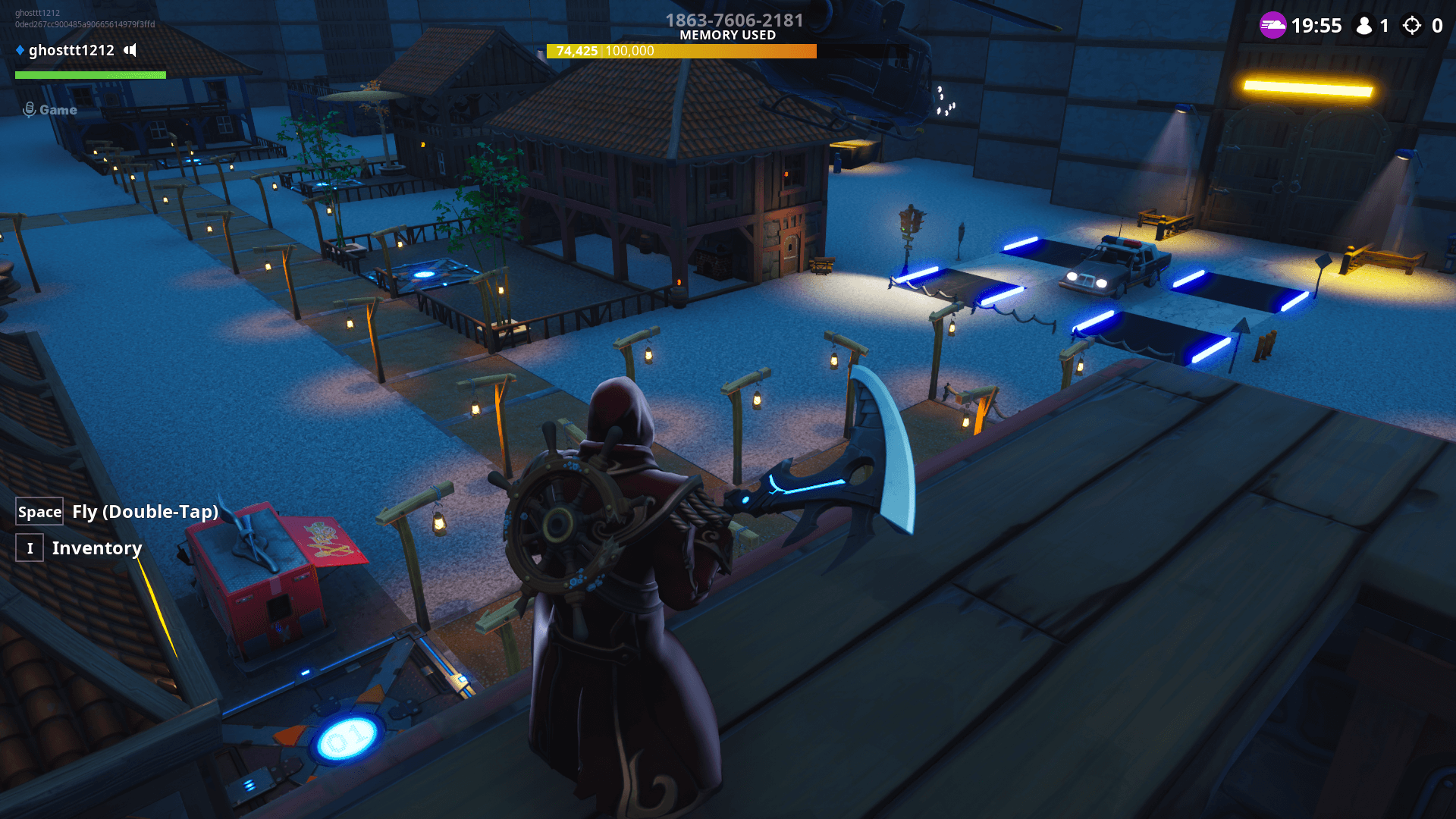Expand the Game voice channel label
Image resolution: width=1456 pixels, height=819 pixels.
[x=57, y=109]
